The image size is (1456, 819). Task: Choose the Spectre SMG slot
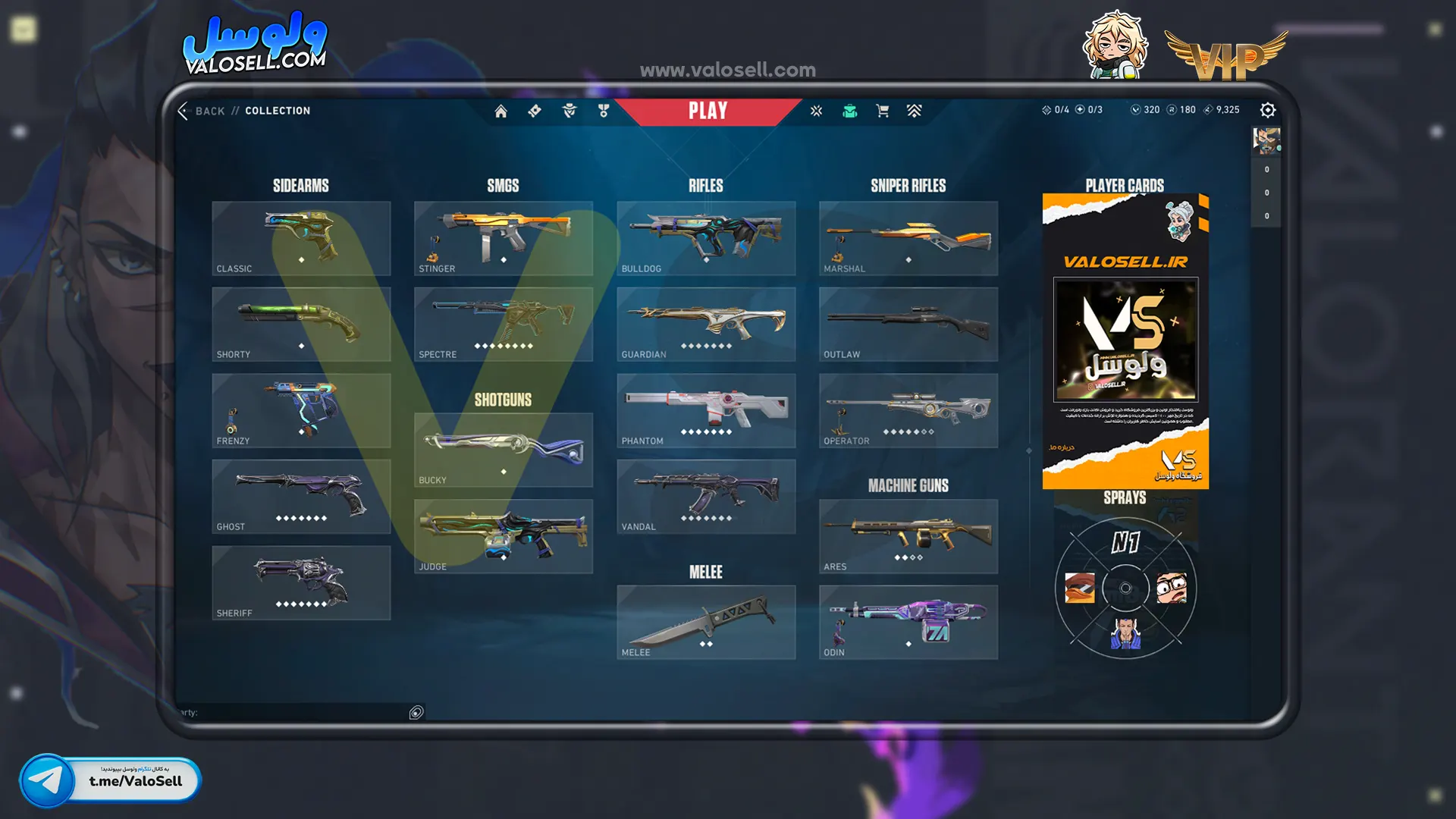tap(503, 324)
